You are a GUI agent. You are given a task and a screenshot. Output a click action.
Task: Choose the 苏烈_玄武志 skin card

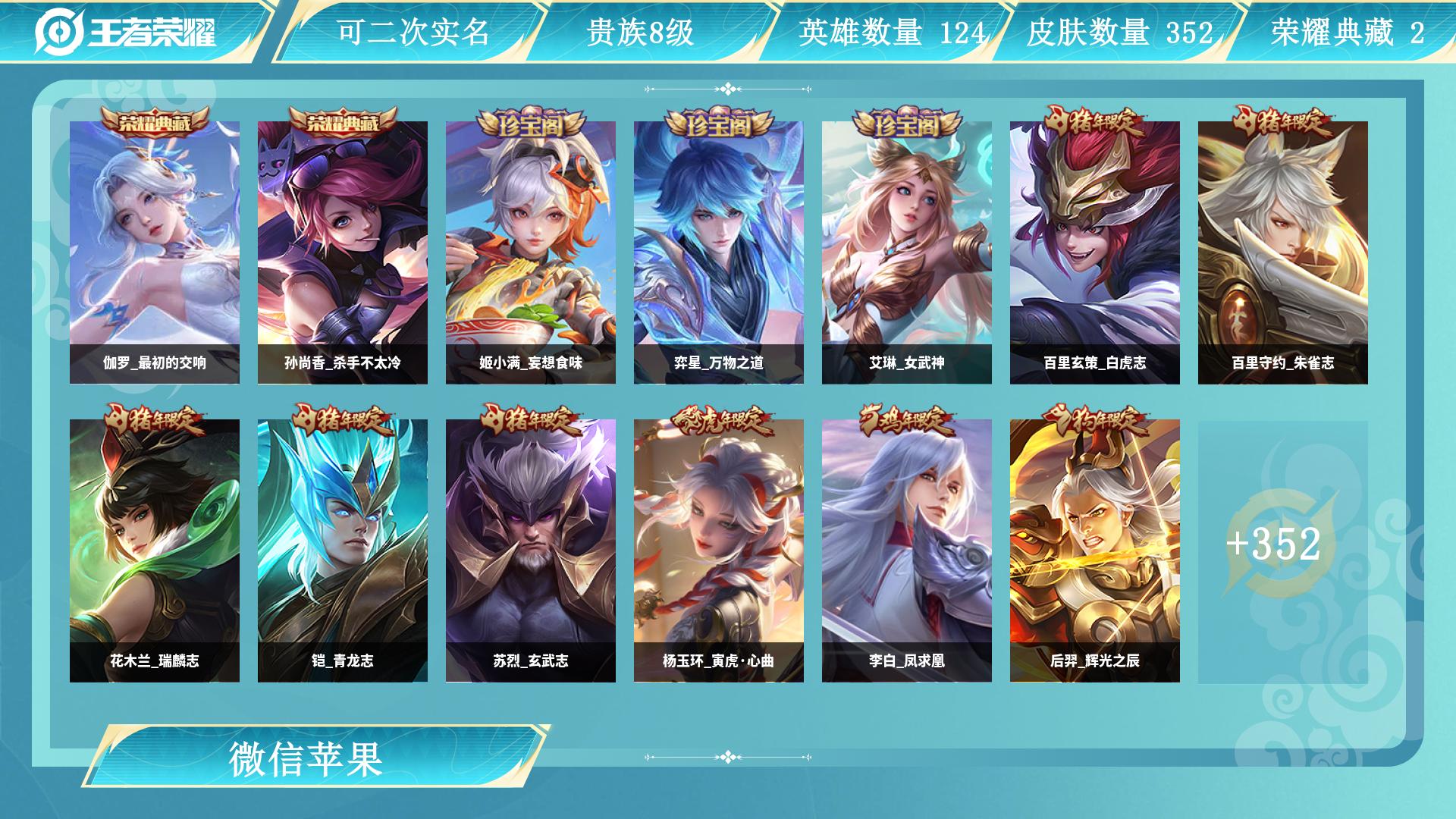[531, 551]
